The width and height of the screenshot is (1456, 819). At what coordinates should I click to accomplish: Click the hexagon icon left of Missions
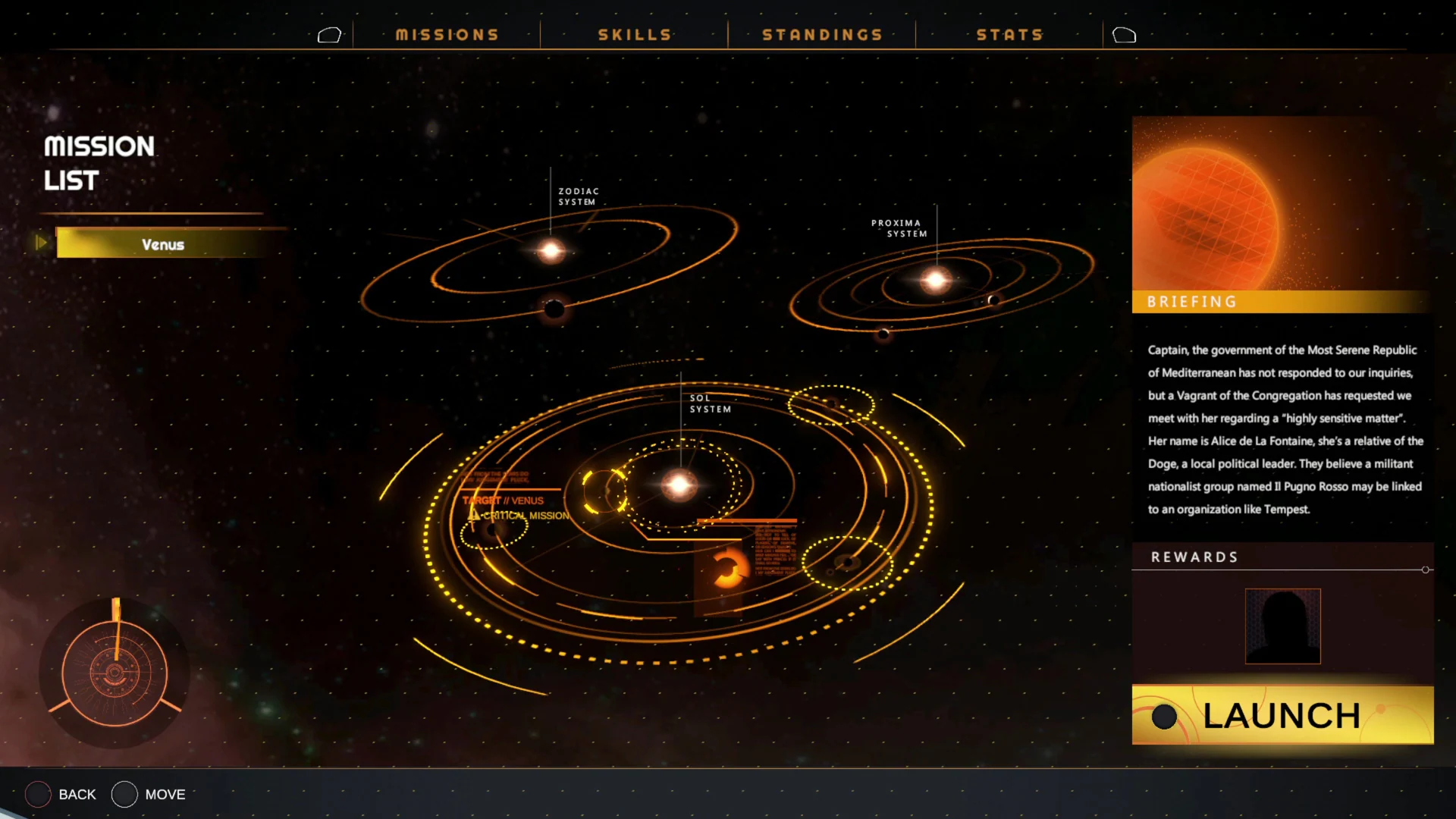329,34
